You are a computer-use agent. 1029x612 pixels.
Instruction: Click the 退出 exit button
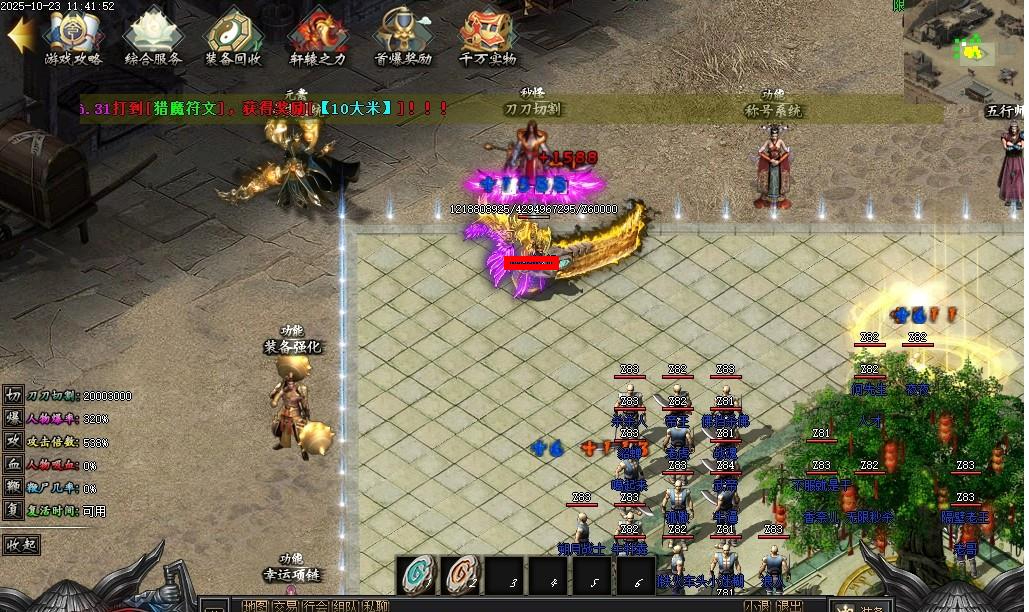pos(790,606)
